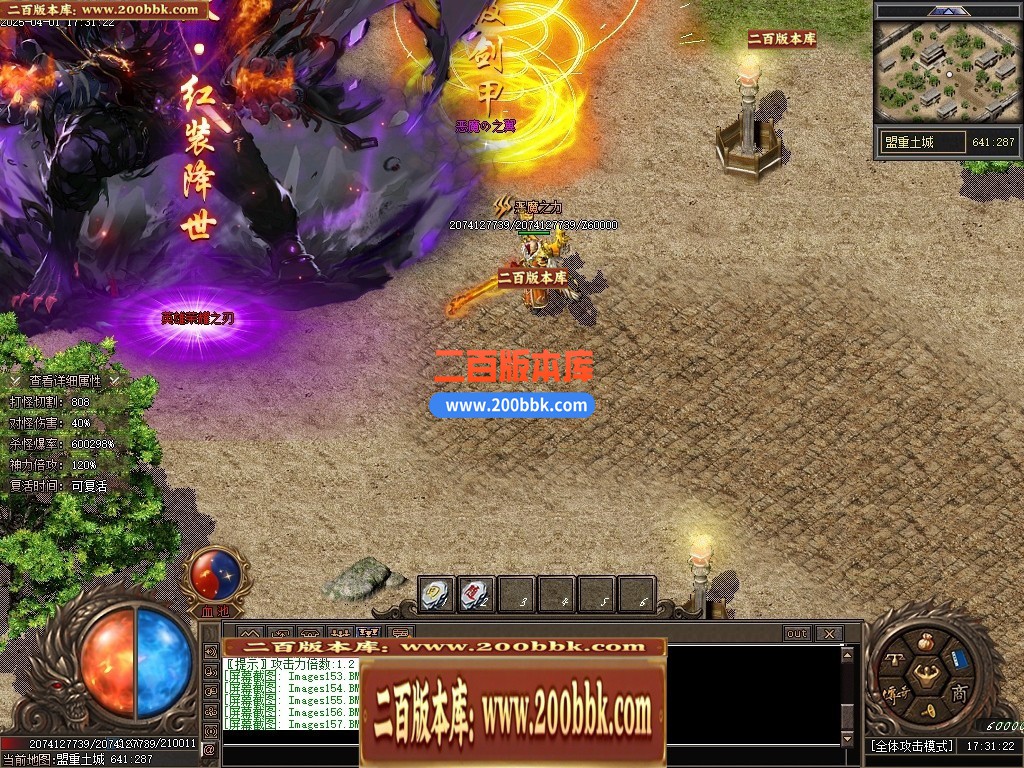
Task: Open the shop via the 商 button
Action: coord(958,693)
